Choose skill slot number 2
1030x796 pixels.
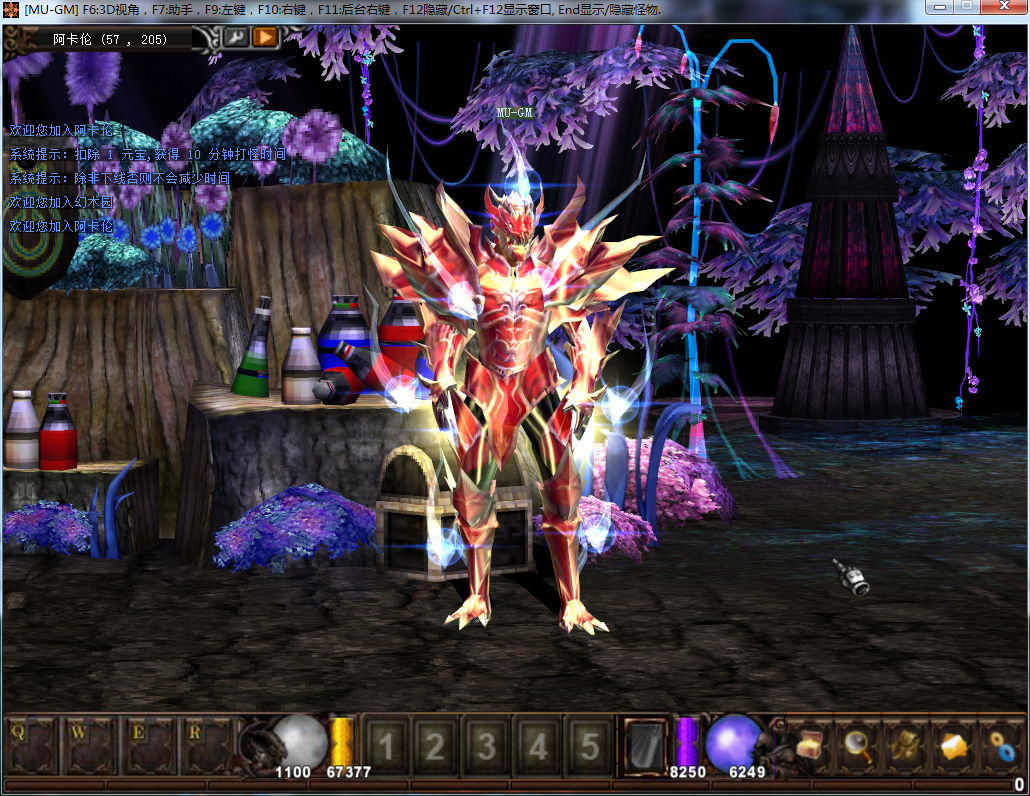click(435, 746)
